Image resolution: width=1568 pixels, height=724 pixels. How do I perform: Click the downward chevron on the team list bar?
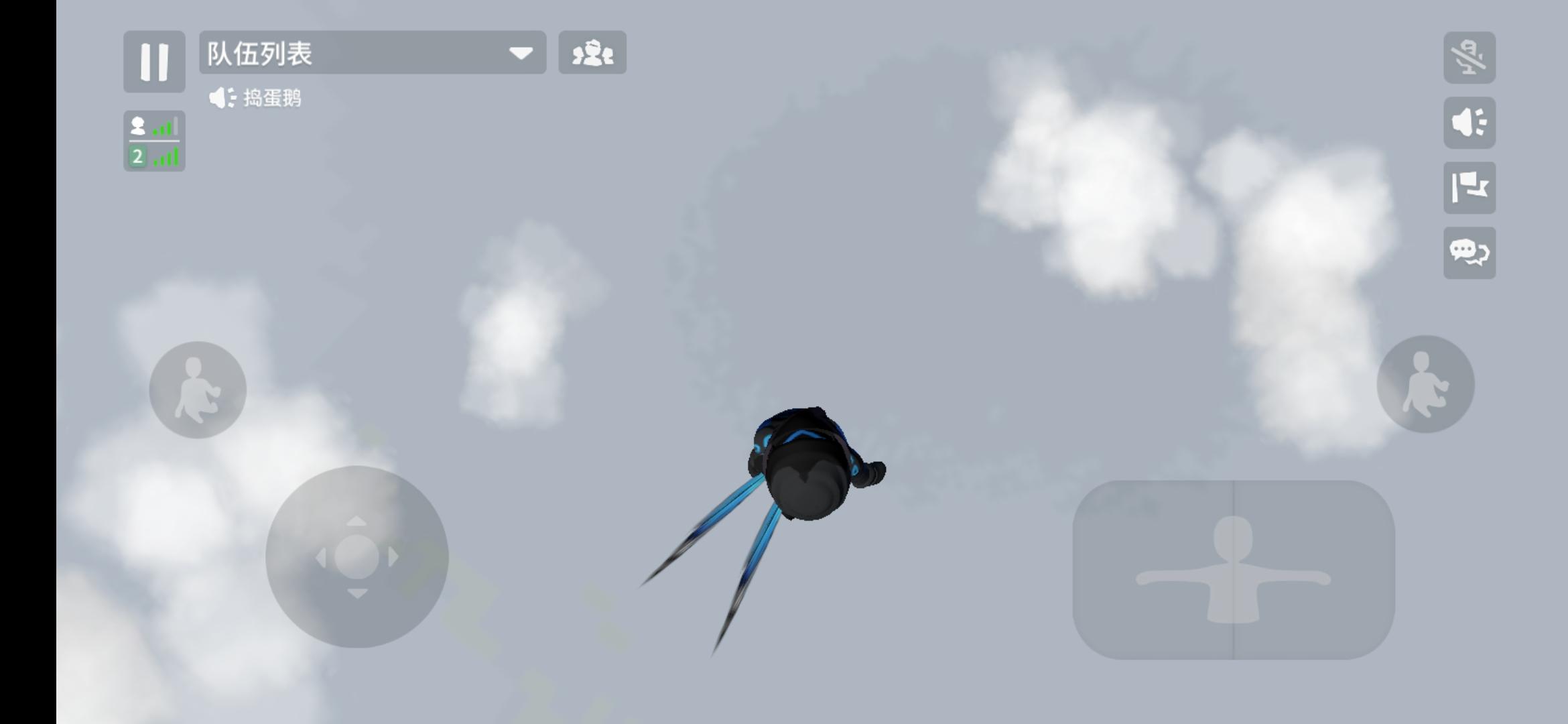click(x=521, y=54)
